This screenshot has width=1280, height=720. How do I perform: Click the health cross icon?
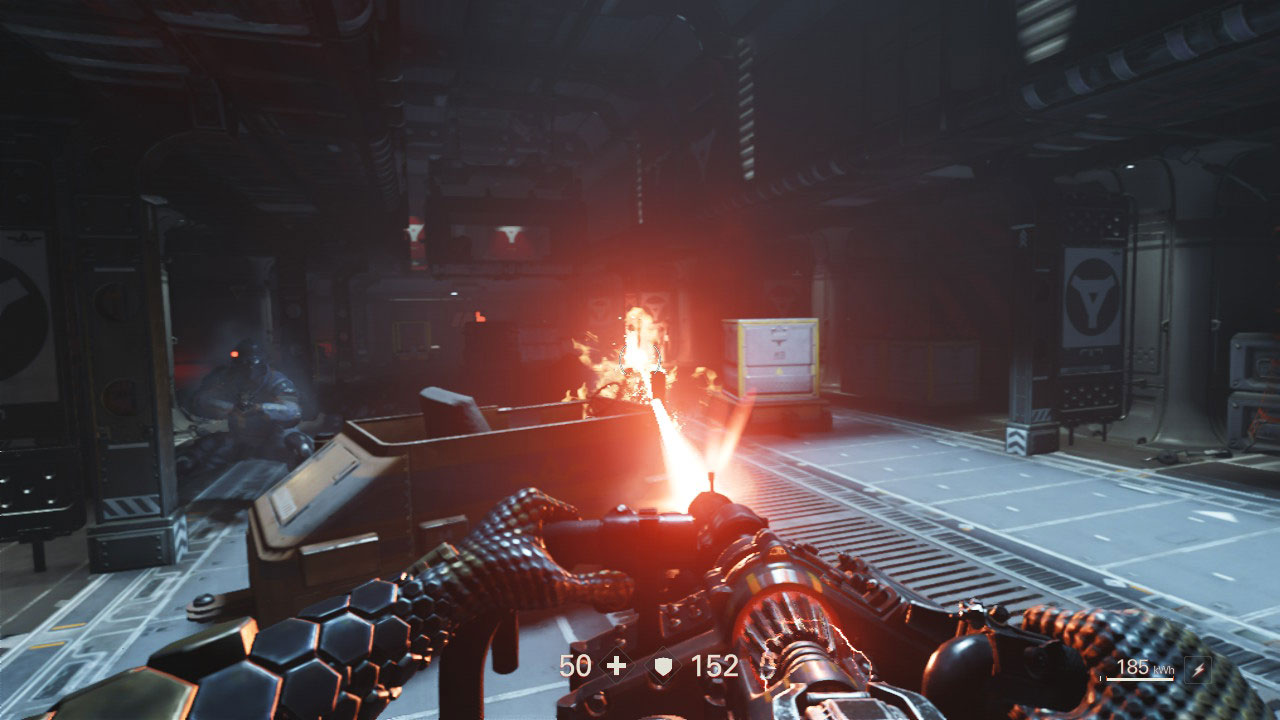tap(617, 666)
